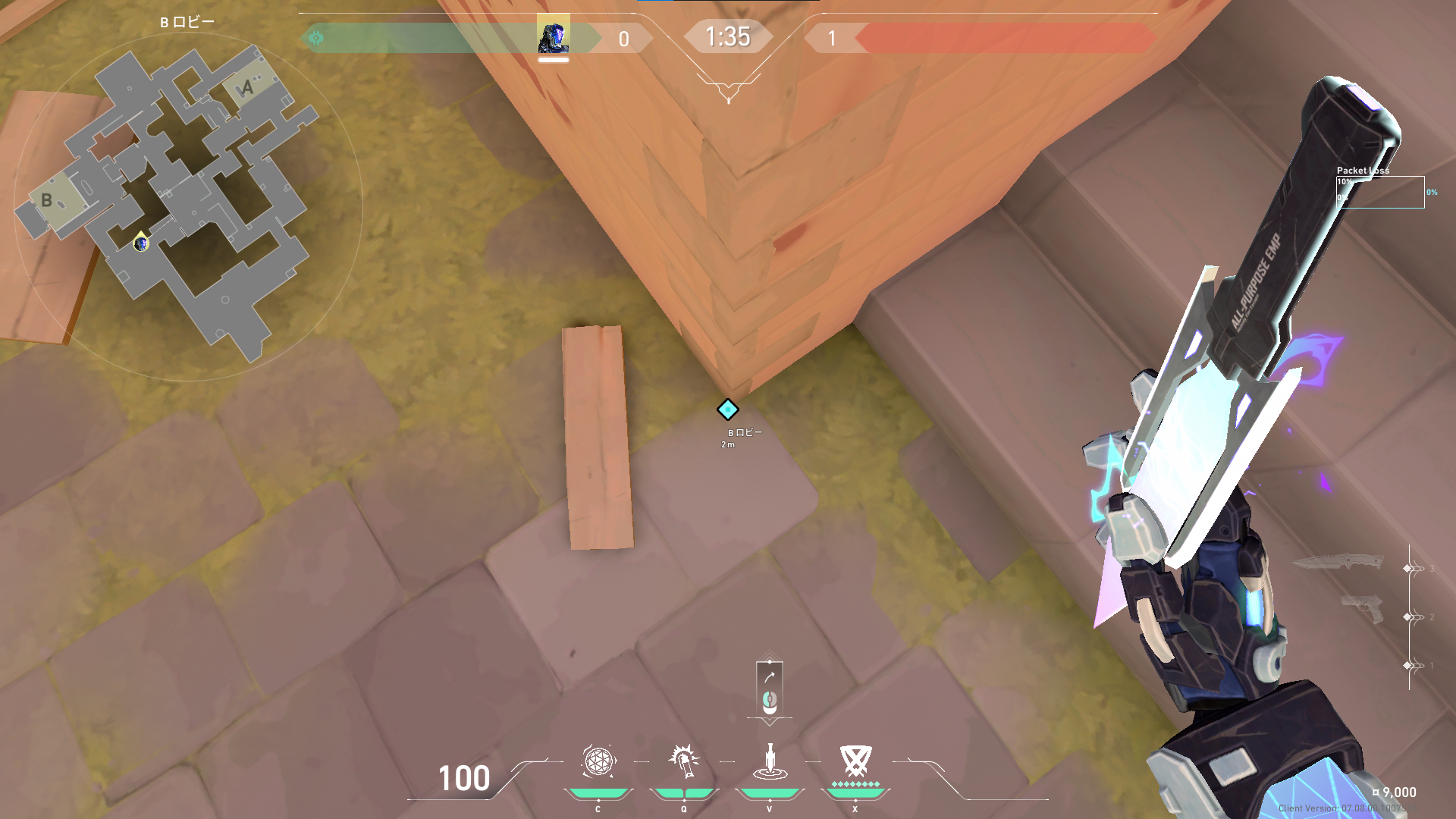Click the cyan diamond ping marker
Viewport: 1456px width, 819px height.
point(728,409)
